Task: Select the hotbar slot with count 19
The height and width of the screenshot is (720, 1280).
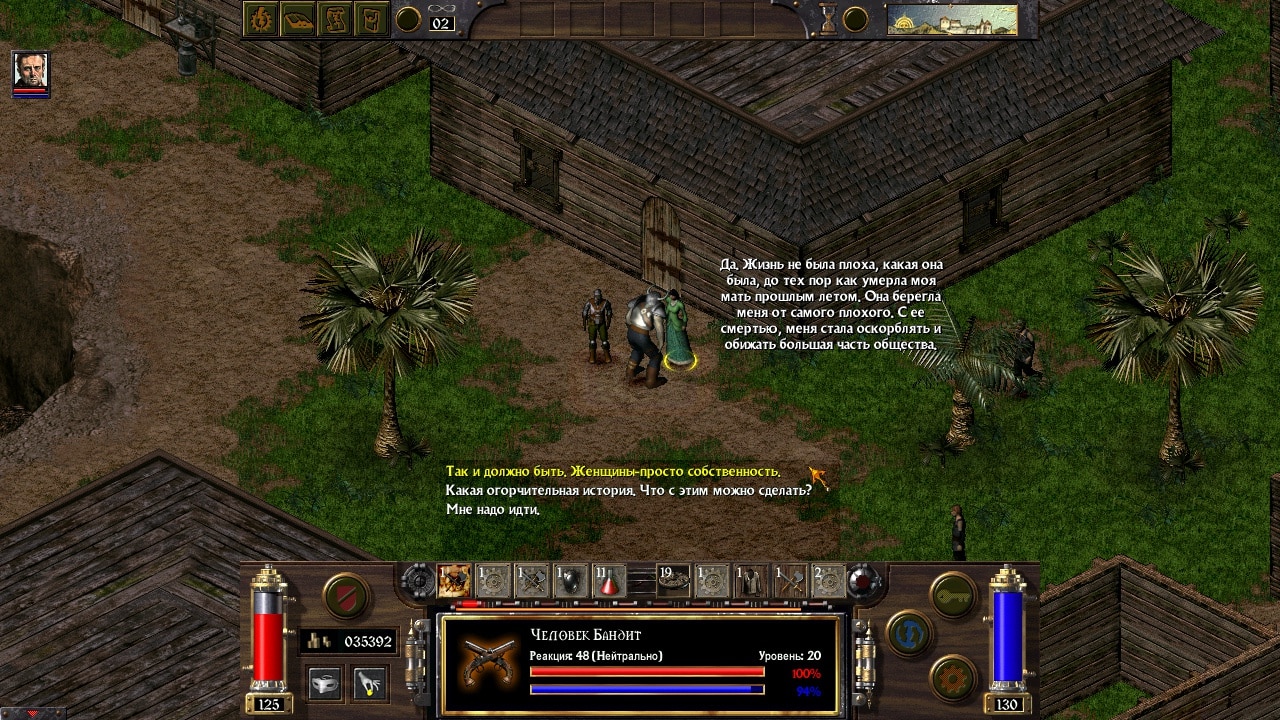Action: point(674,581)
